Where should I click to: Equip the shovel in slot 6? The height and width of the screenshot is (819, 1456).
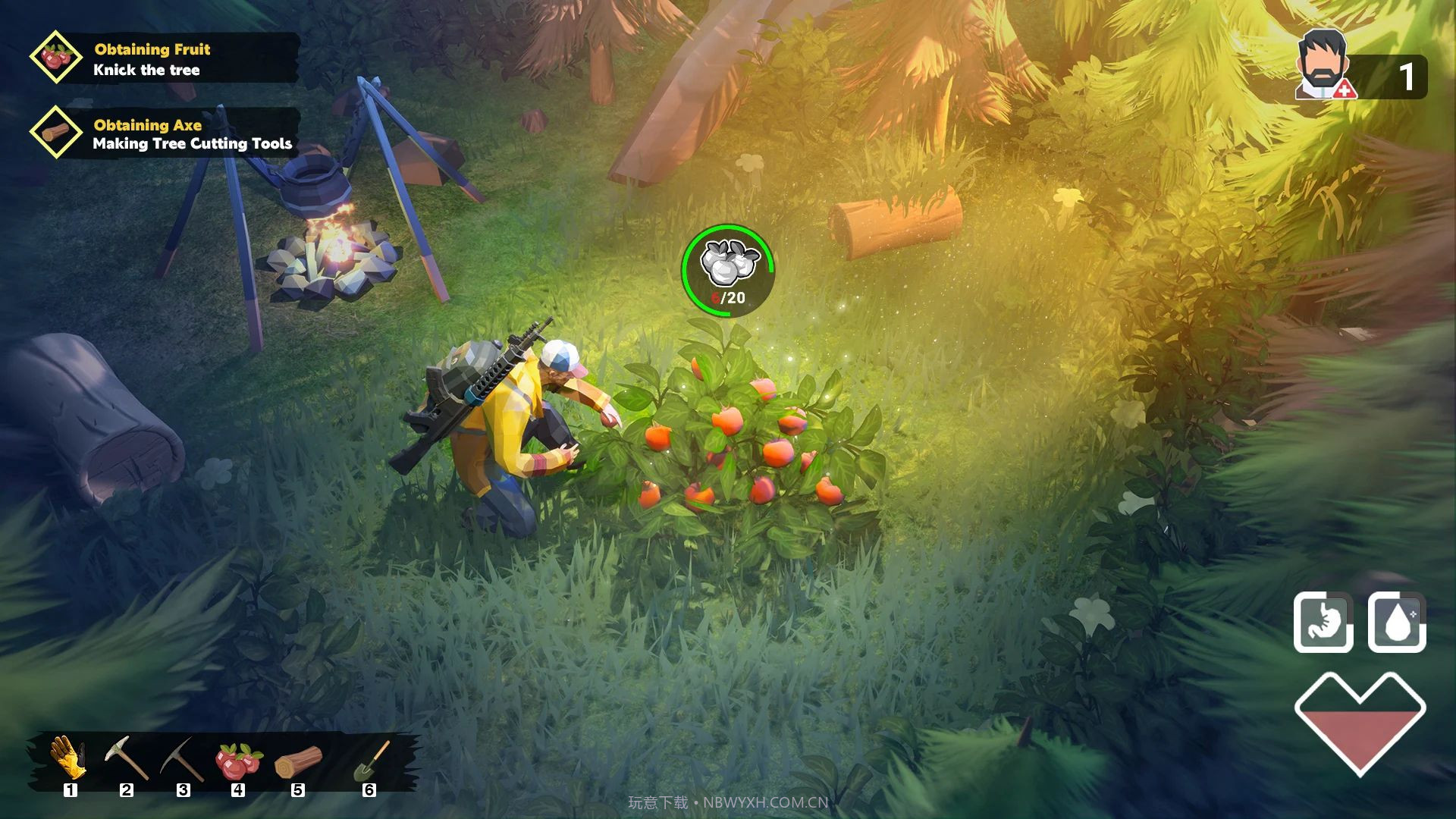[371, 761]
